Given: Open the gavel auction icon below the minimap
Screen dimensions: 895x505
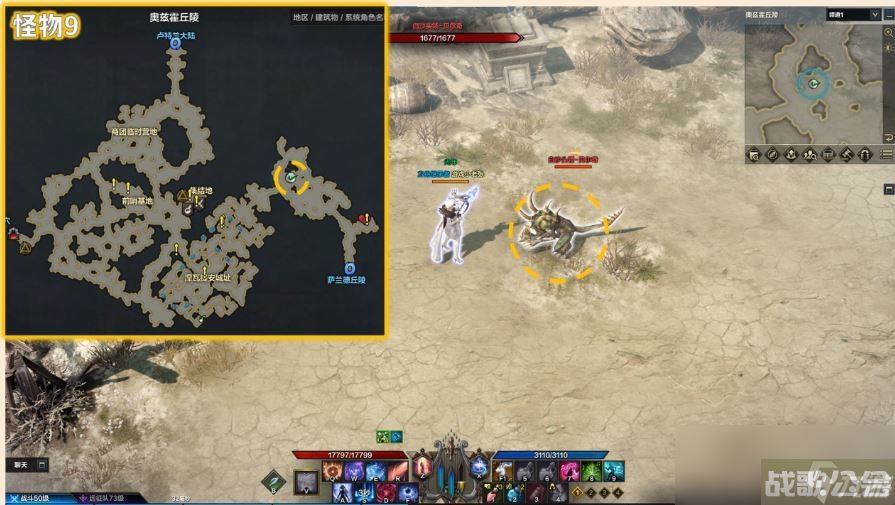Looking at the screenshot, I should pos(846,154).
